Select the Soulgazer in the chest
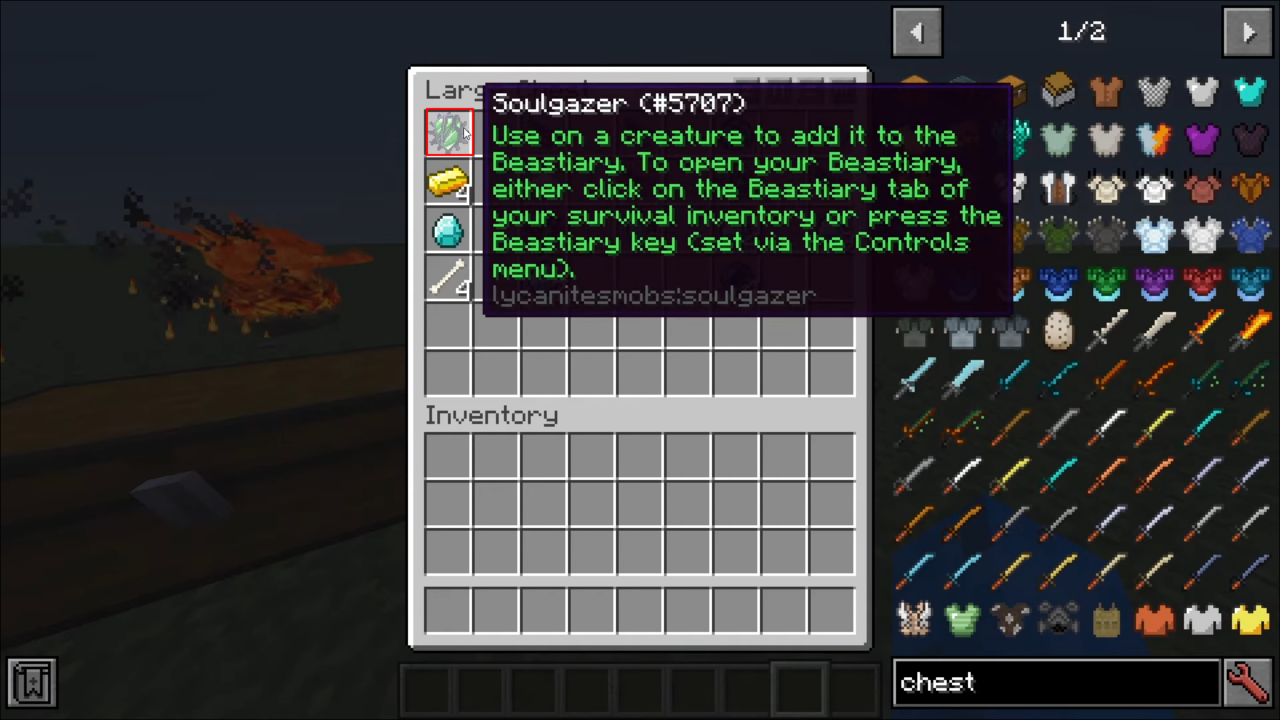This screenshot has width=1280, height=720. [x=448, y=133]
